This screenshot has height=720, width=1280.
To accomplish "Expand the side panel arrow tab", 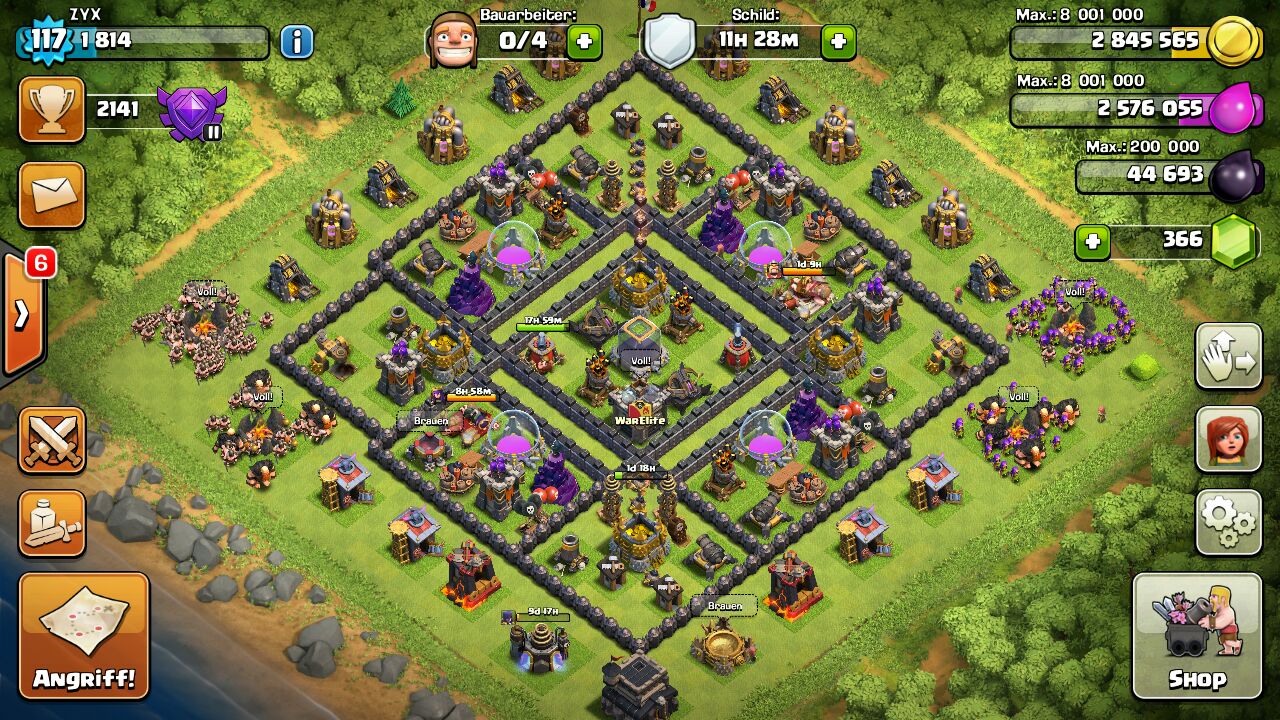I will [x=22, y=315].
